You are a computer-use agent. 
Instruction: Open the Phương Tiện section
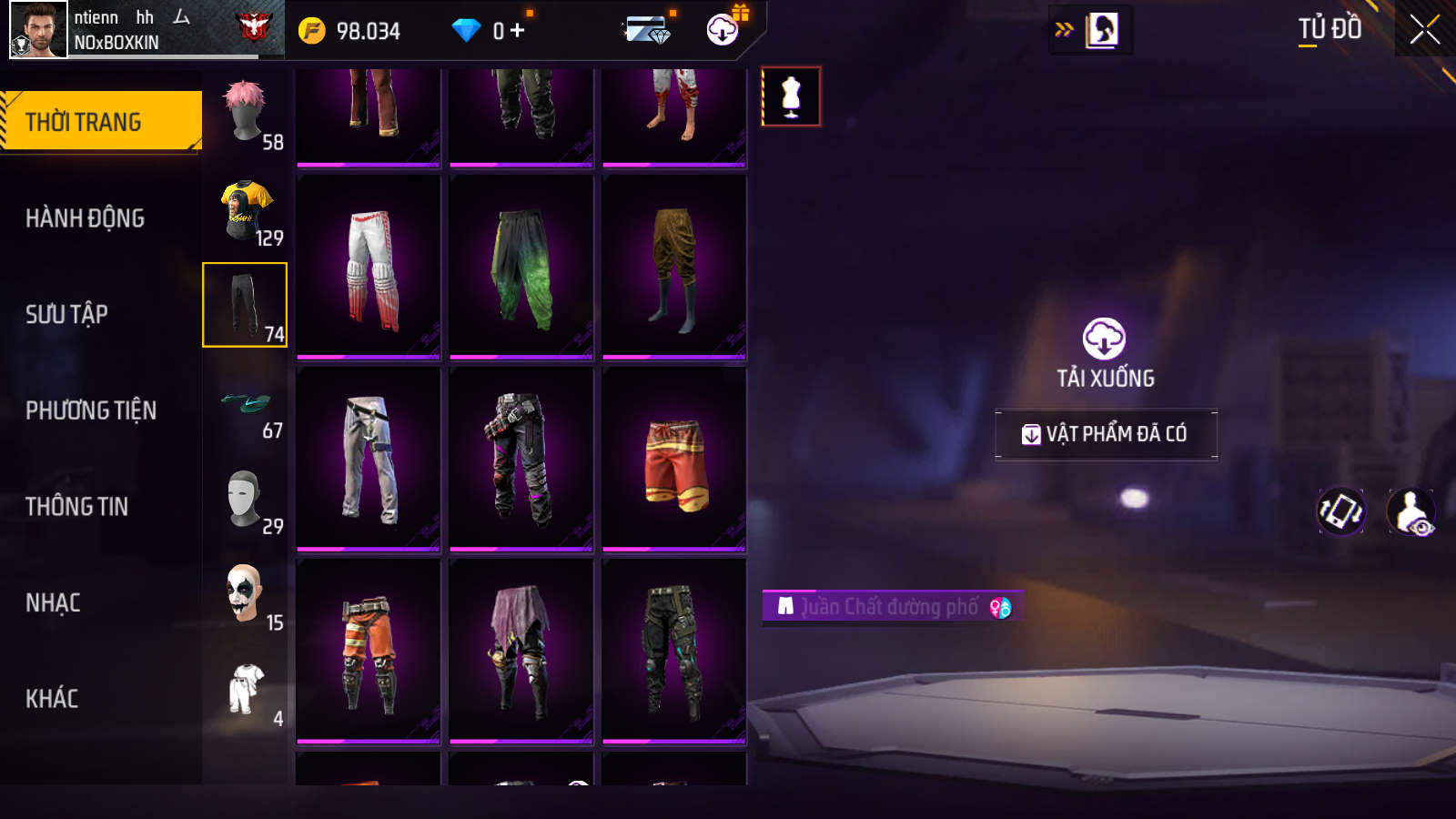[91, 410]
